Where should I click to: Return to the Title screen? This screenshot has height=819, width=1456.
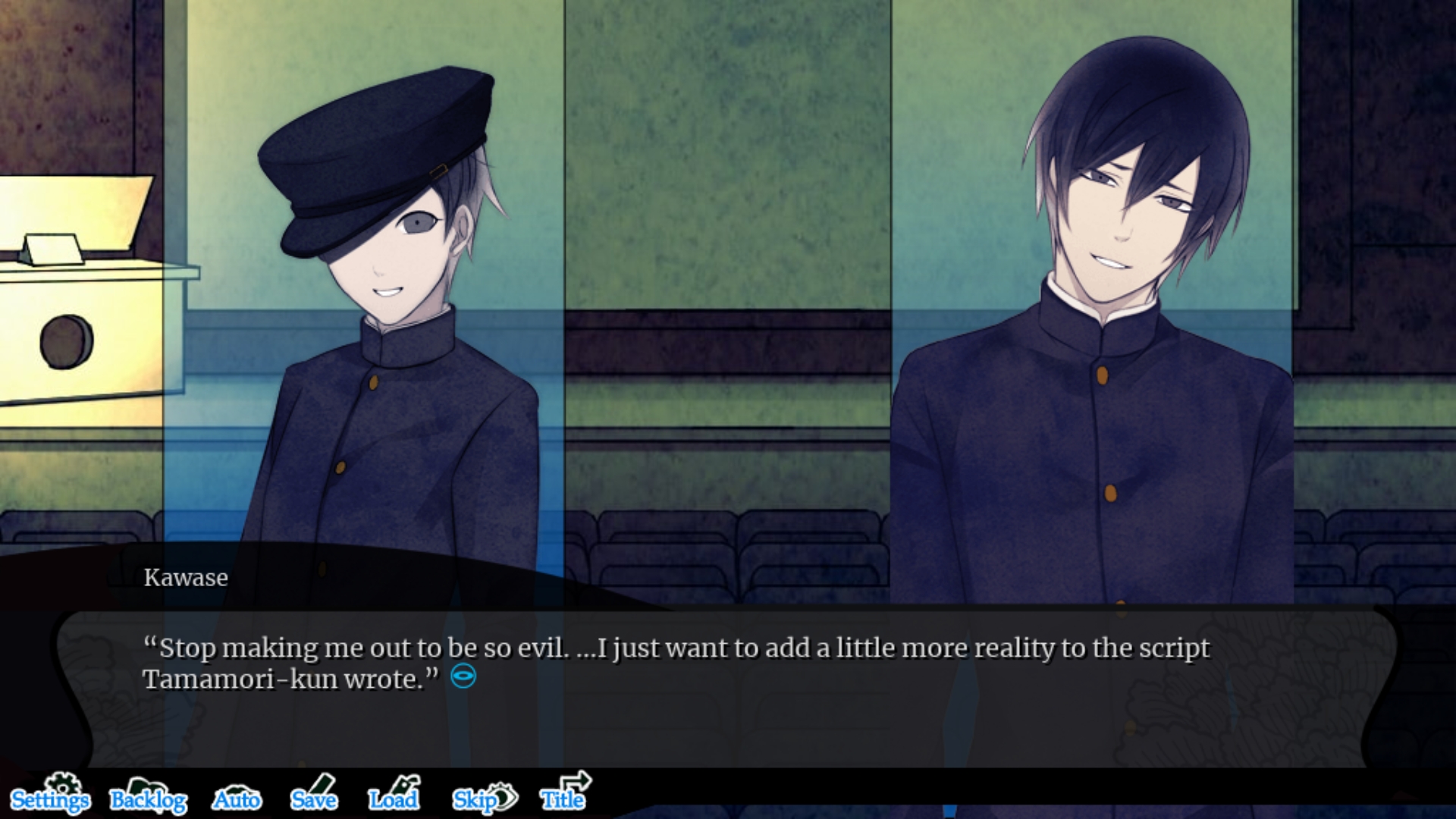point(563,796)
